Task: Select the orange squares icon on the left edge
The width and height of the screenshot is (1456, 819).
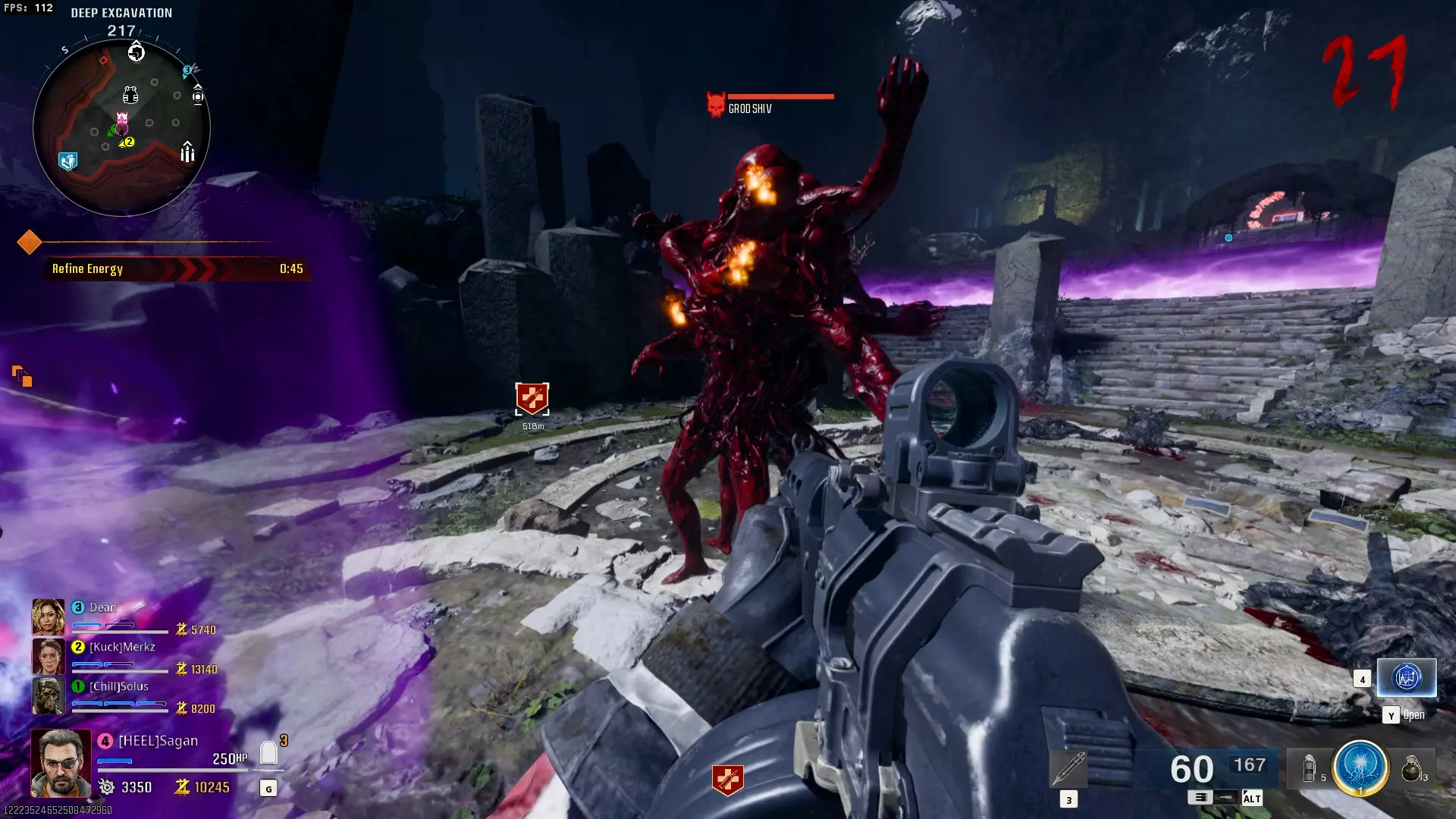Action: 22,375
